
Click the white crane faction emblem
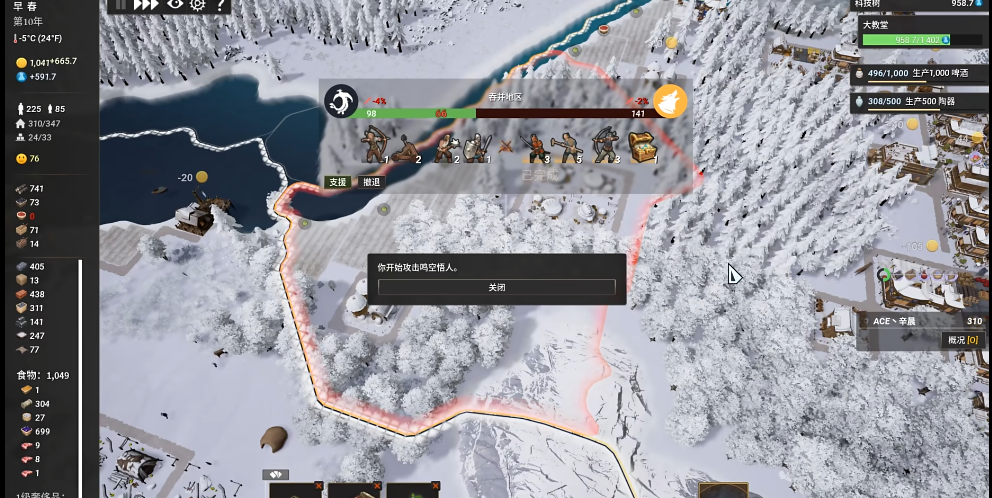click(x=341, y=101)
